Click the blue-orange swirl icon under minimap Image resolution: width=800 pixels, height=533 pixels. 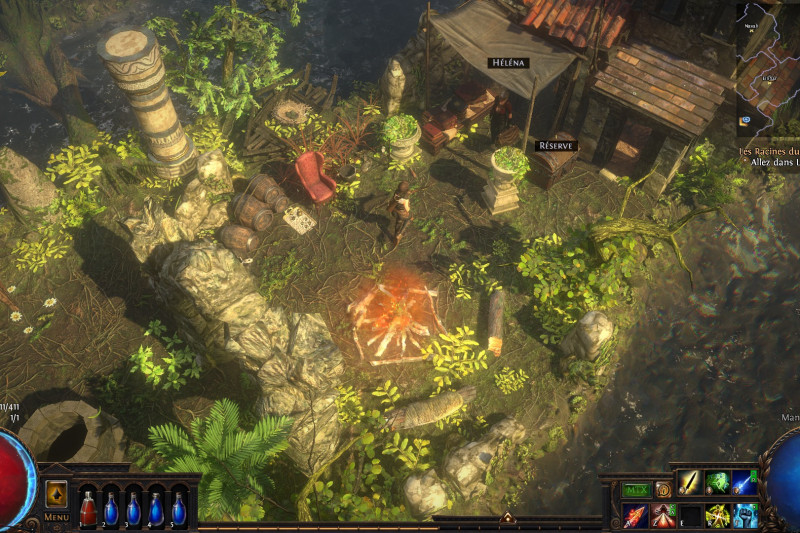[745, 122]
